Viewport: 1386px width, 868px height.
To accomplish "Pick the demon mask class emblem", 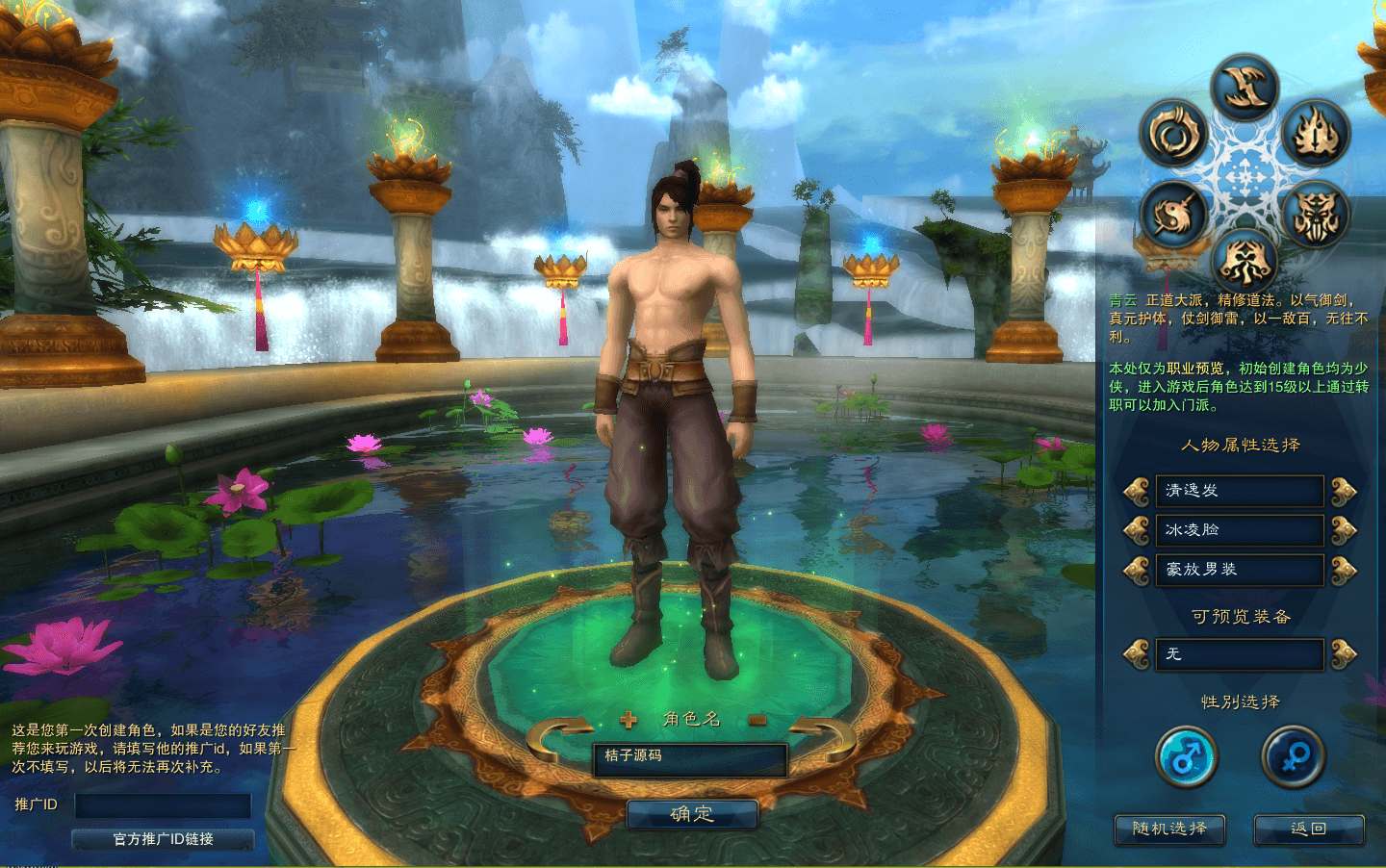I will point(1316,215).
